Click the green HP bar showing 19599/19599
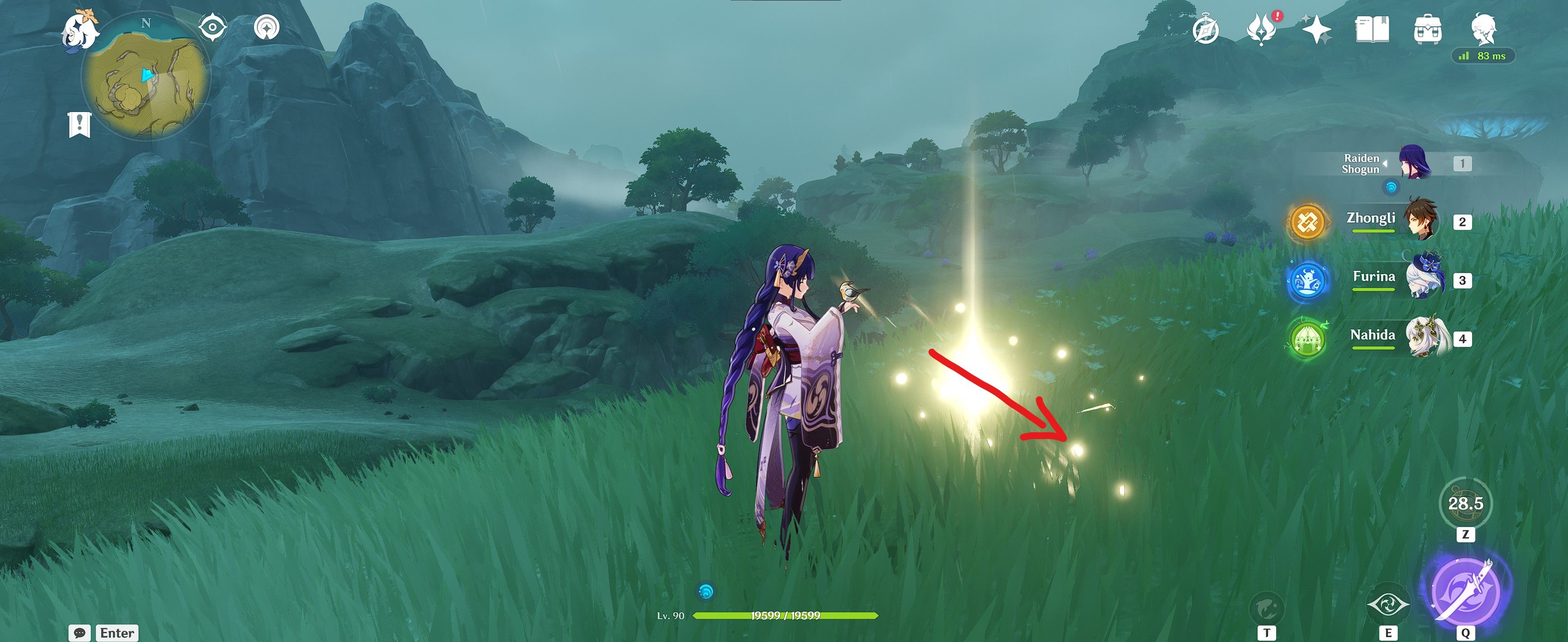The width and height of the screenshot is (1568, 642). click(786, 615)
